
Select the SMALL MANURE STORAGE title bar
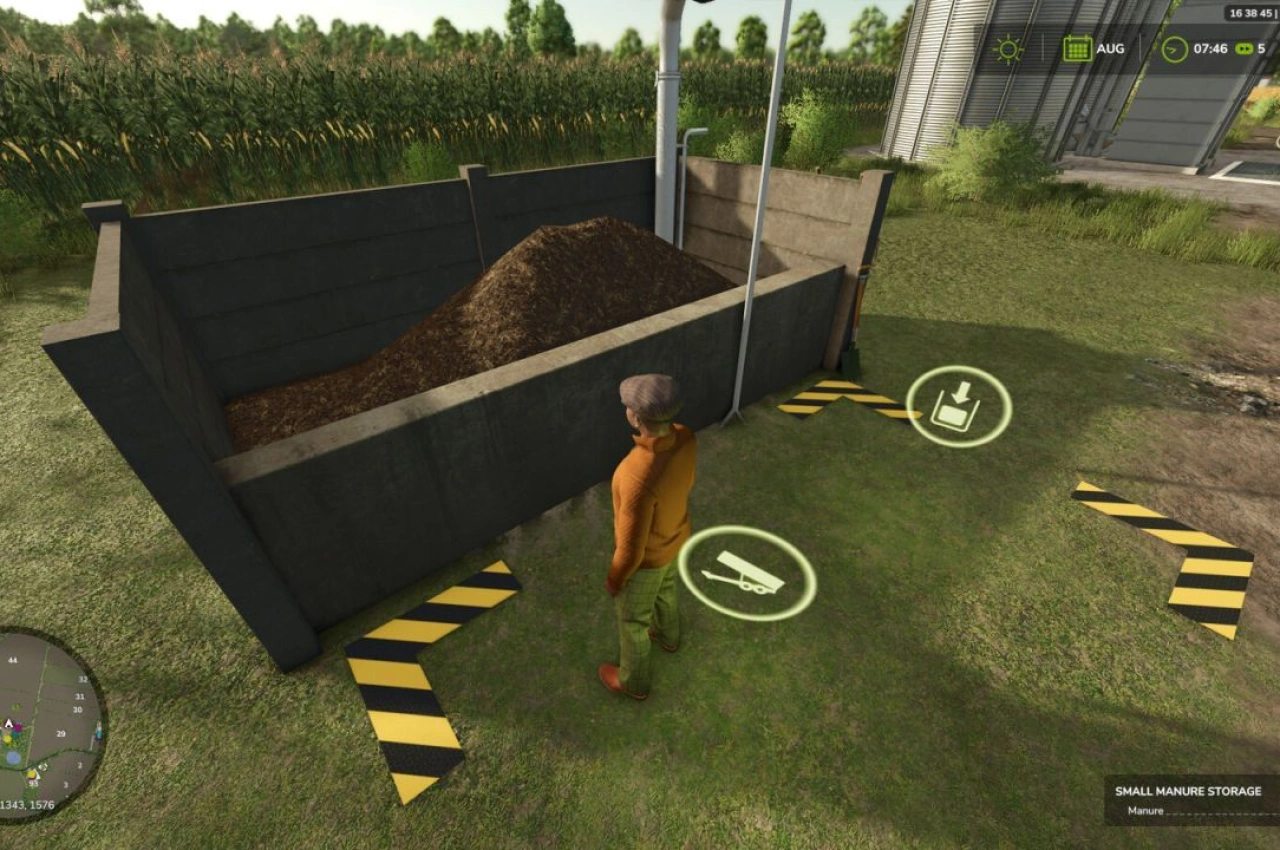coord(1190,790)
